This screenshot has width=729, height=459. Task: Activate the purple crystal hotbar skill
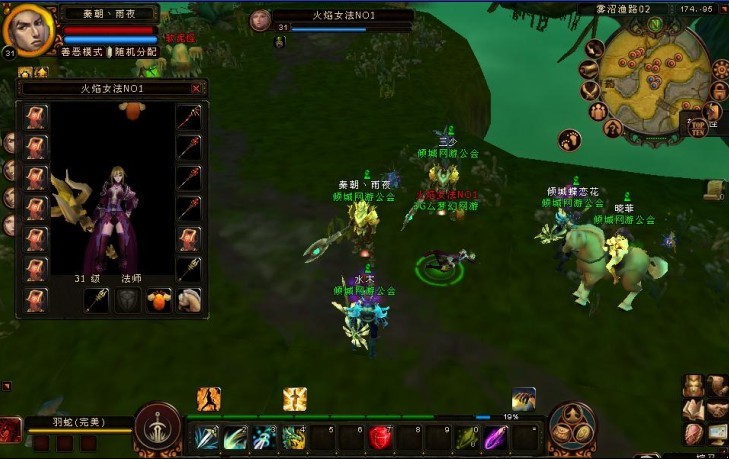point(496,437)
